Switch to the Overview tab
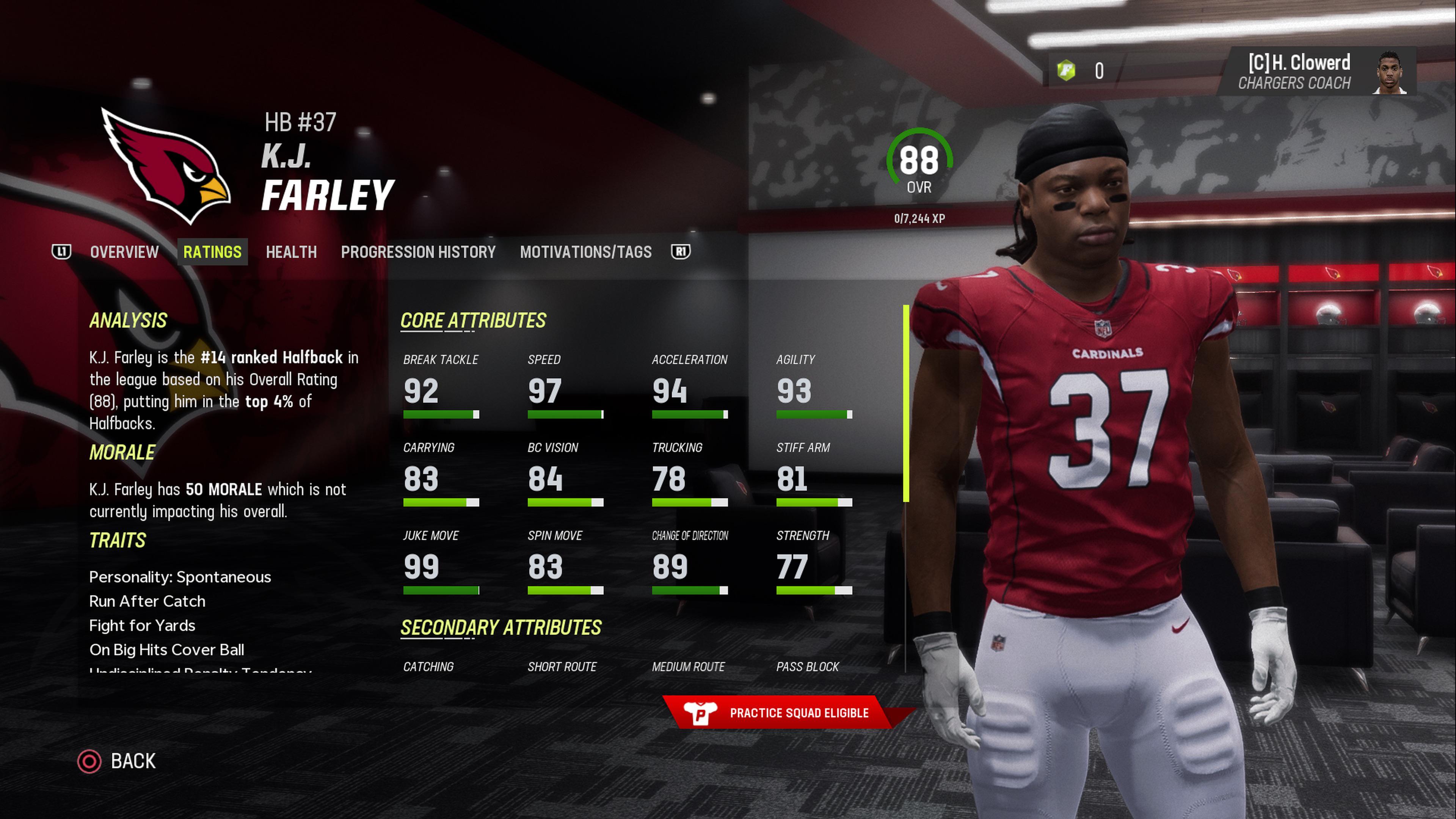1456x819 pixels. tap(124, 252)
